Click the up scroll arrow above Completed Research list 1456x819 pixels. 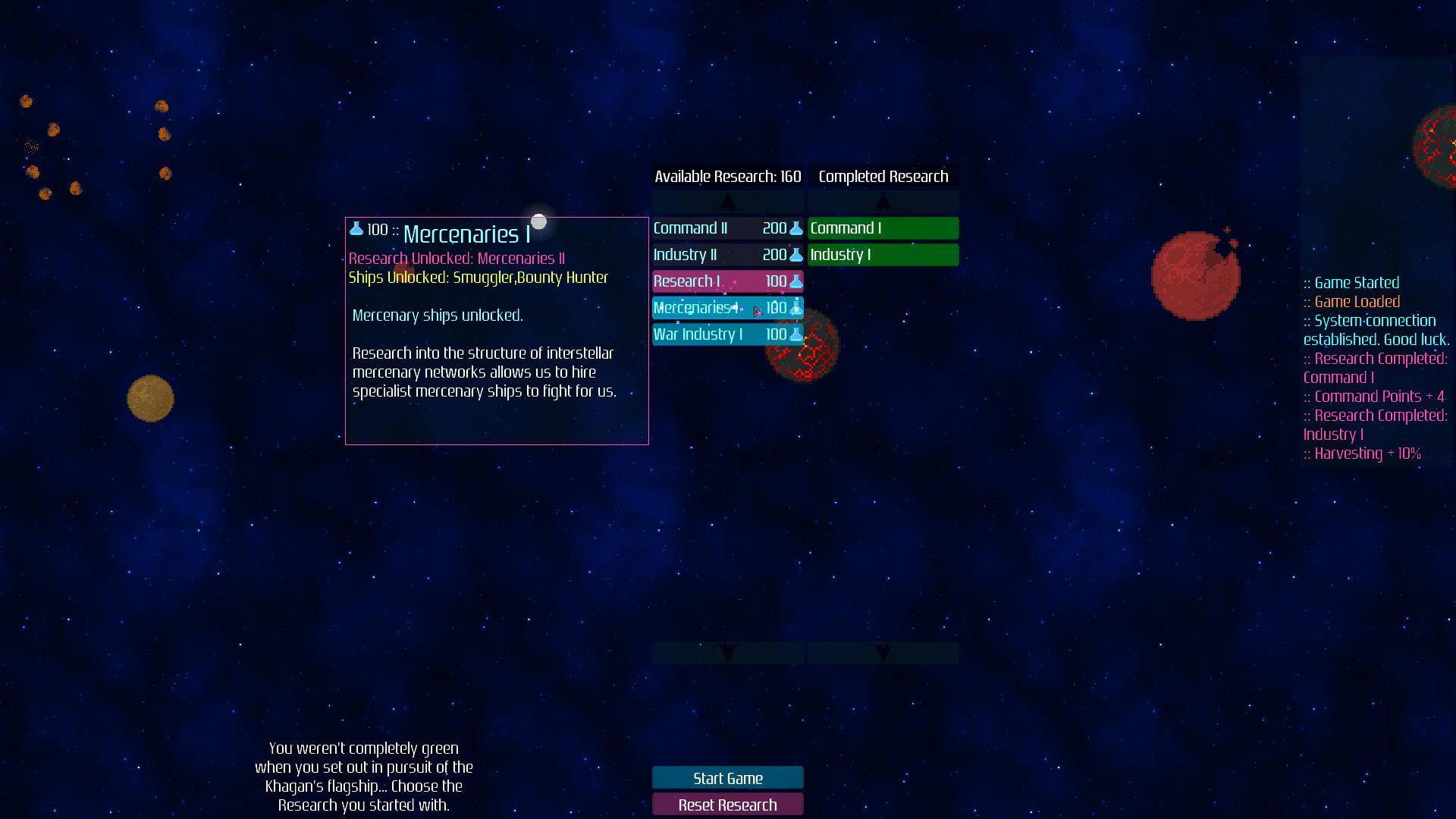(882, 201)
